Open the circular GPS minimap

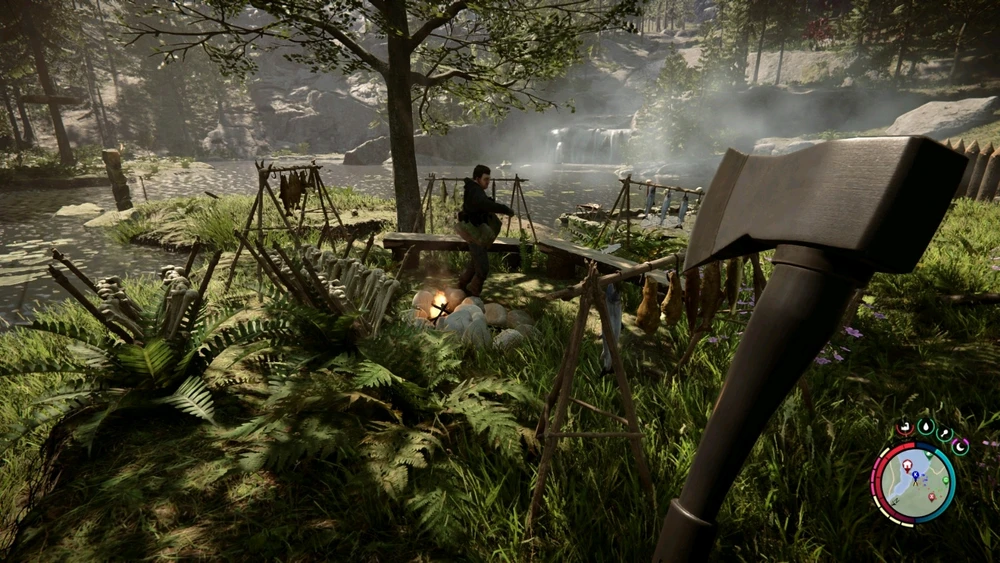point(913,483)
